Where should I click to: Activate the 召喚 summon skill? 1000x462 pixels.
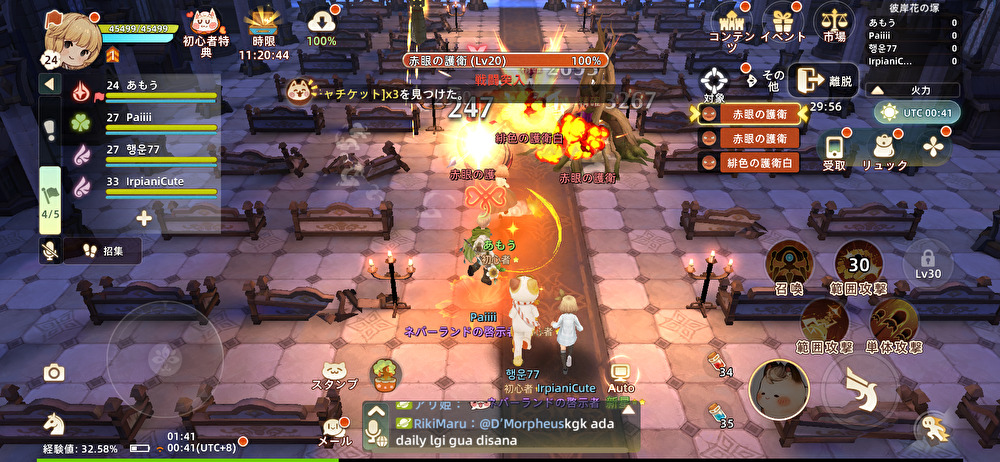[789, 267]
